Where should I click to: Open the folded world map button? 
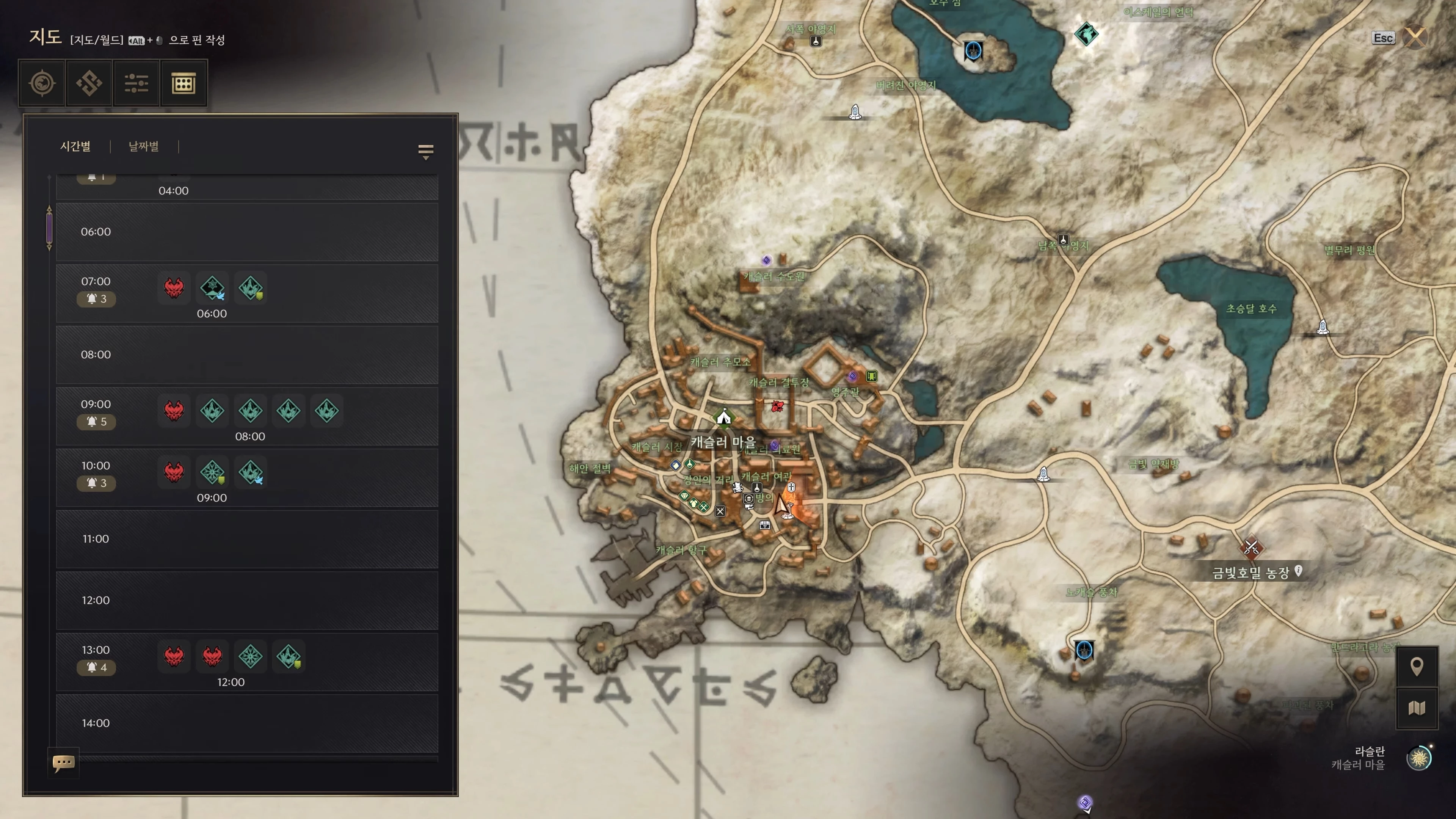point(1417,708)
